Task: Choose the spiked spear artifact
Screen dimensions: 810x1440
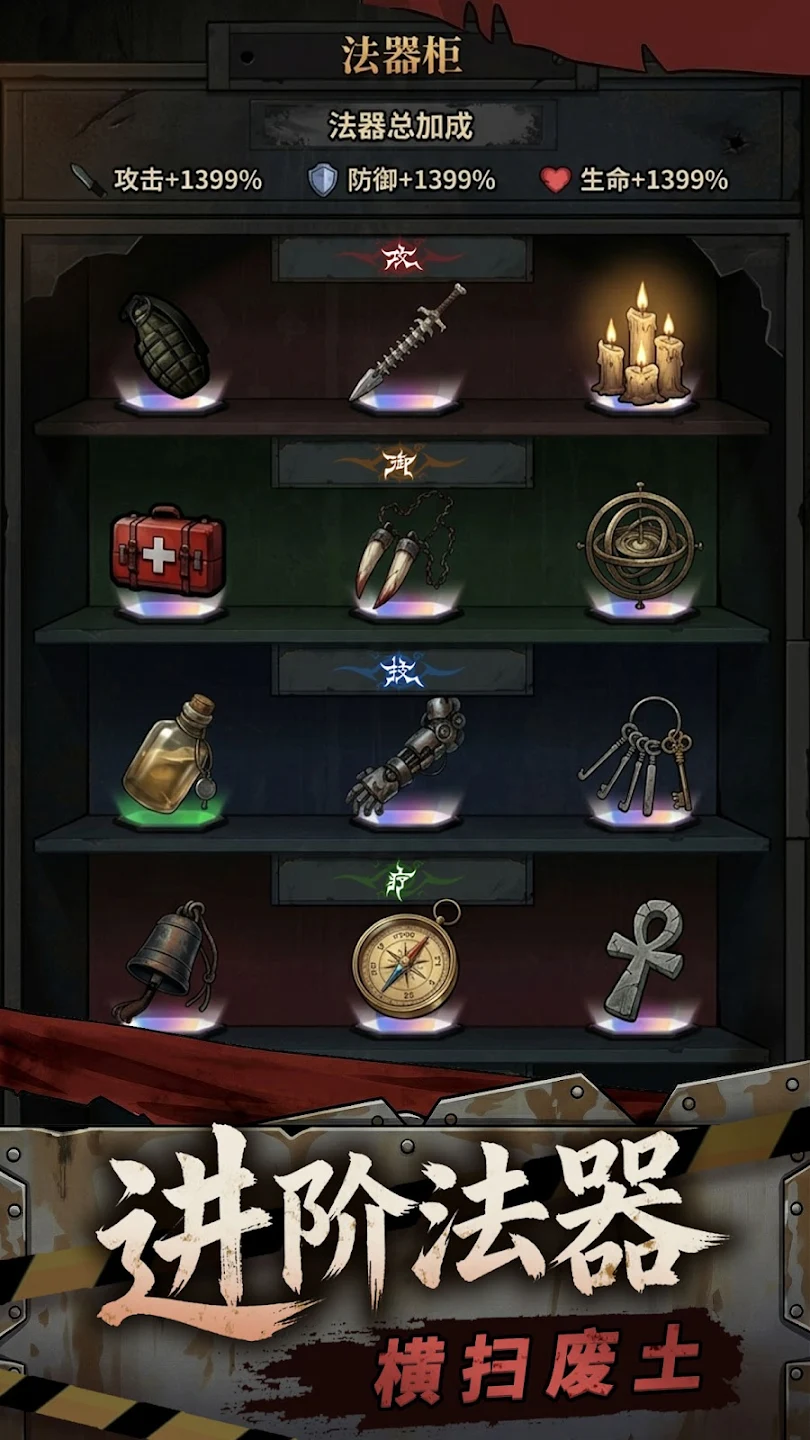Action: point(407,343)
